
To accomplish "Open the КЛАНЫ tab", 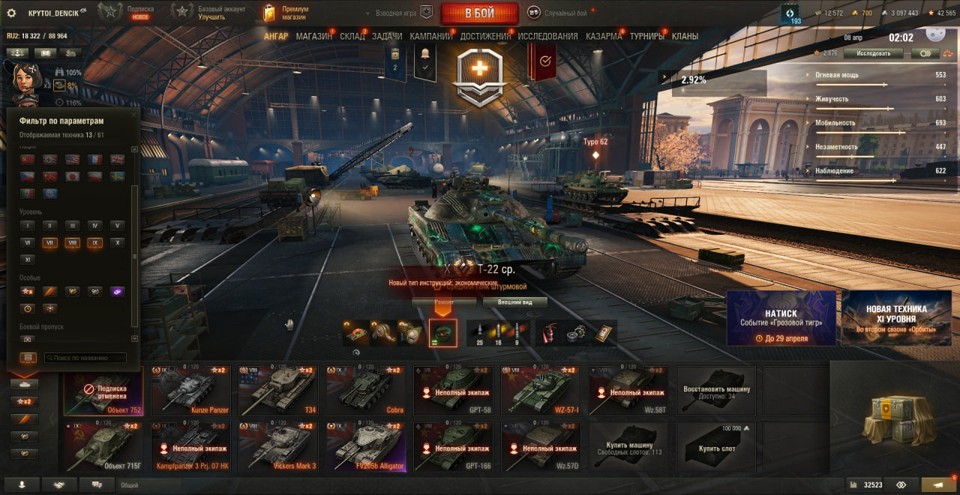I will point(685,36).
